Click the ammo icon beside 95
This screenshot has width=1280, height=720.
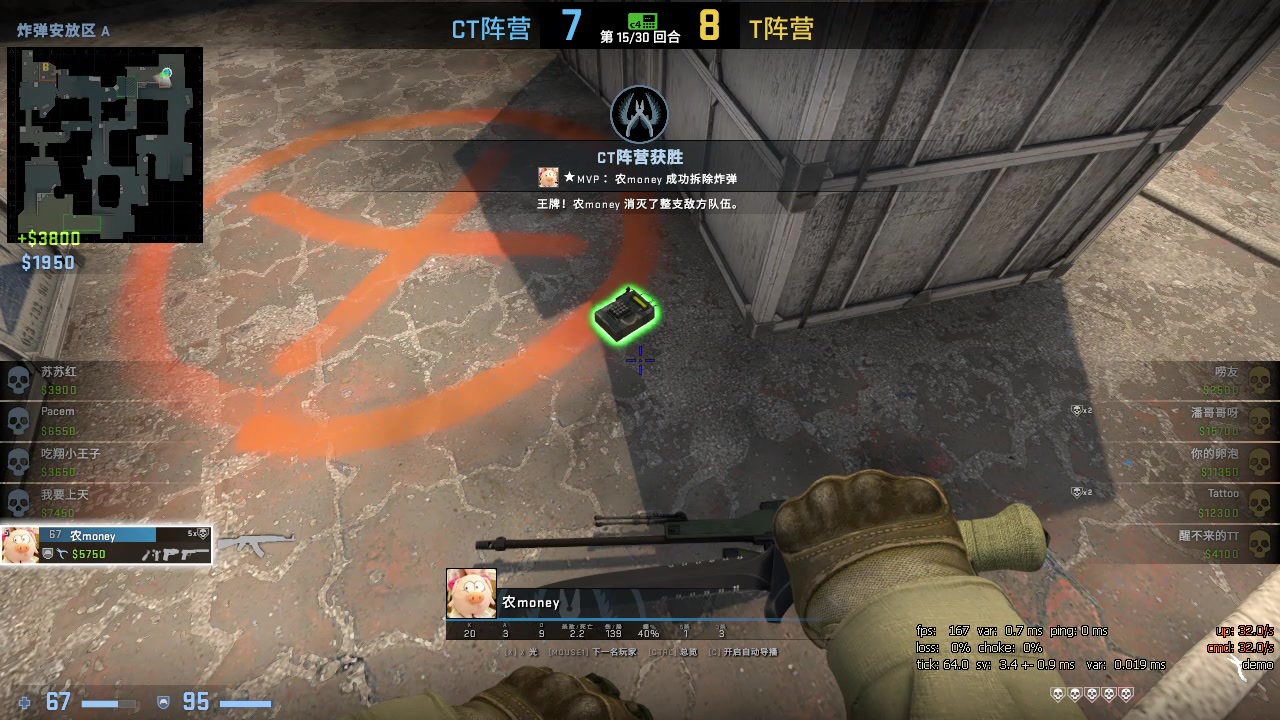163,702
